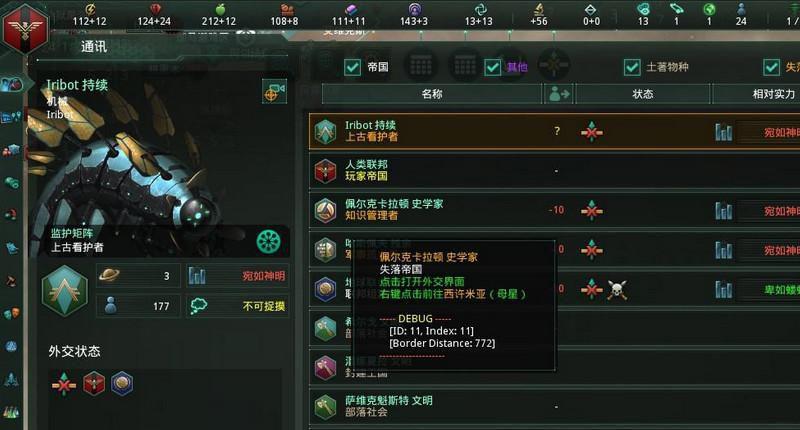The image size is (800, 430).
Task: Click the closed borders icon under 外交状态
Action: coord(66,383)
